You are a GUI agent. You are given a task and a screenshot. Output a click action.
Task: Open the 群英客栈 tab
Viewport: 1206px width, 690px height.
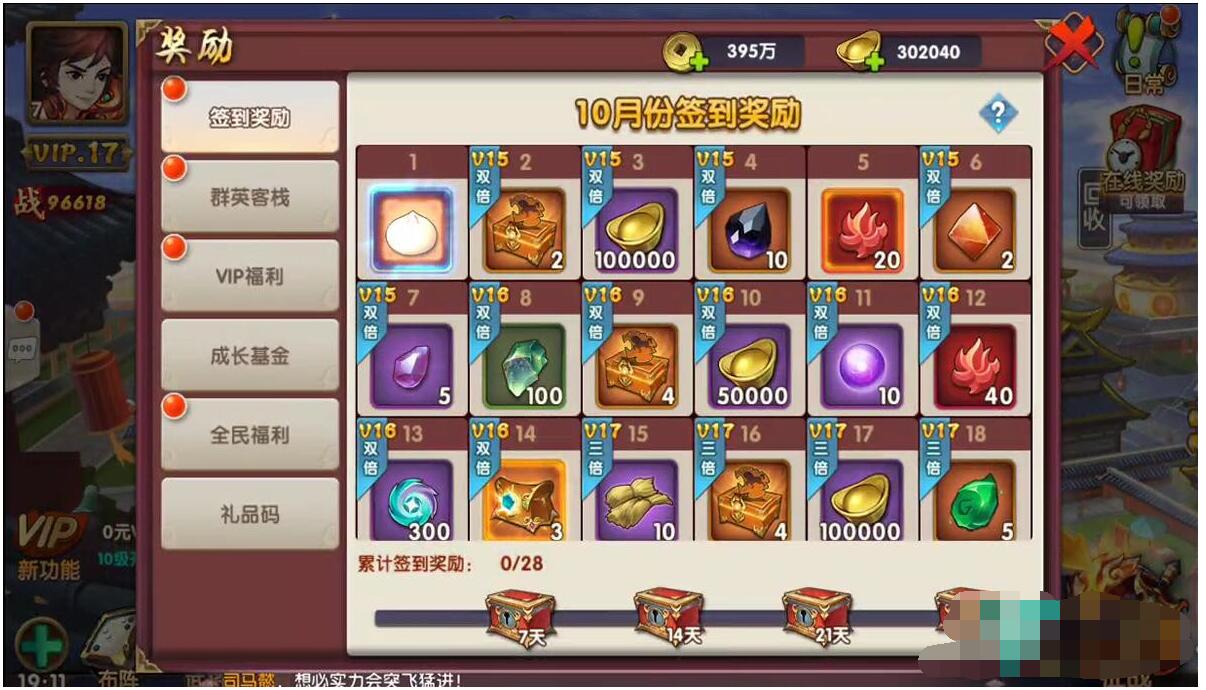point(250,197)
